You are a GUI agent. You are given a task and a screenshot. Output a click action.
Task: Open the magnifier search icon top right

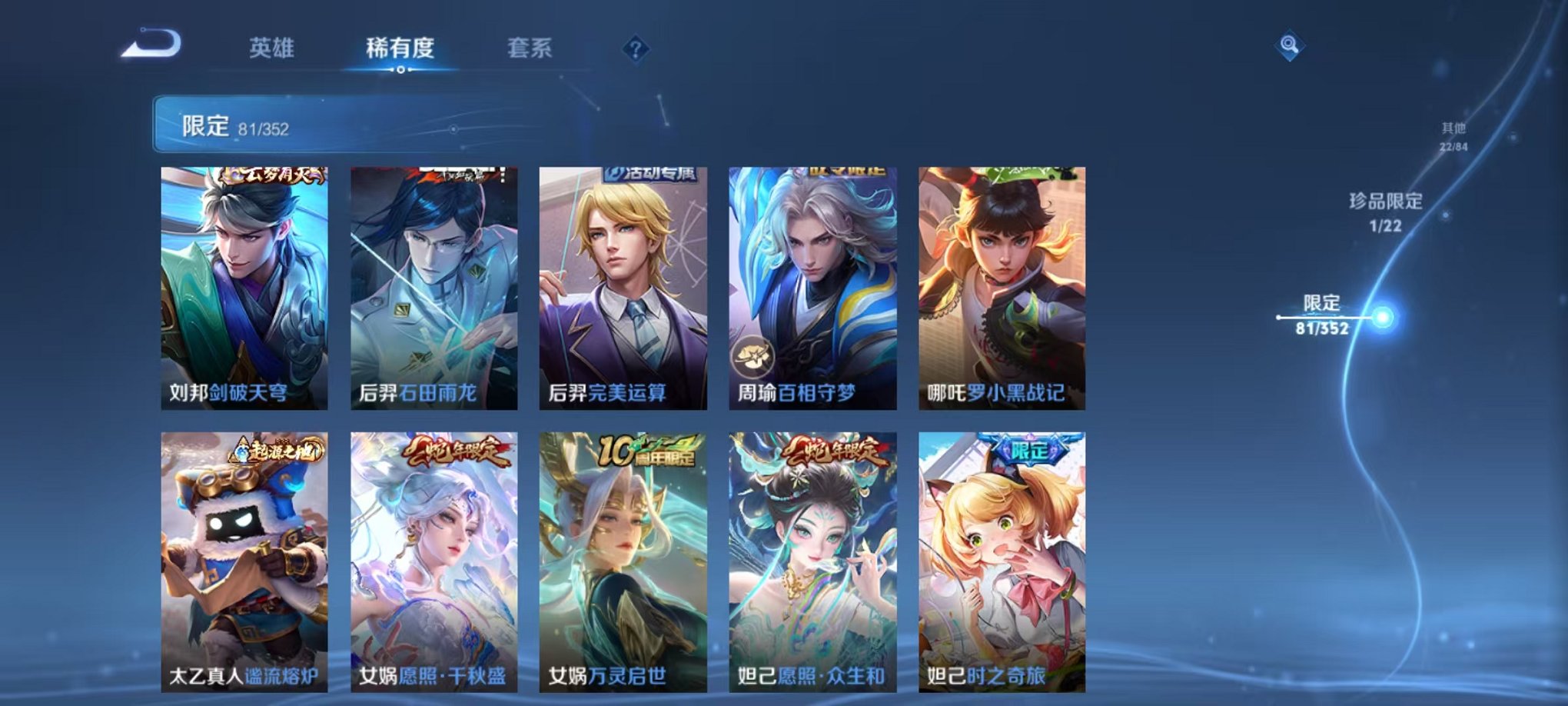click(x=1291, y=46)
